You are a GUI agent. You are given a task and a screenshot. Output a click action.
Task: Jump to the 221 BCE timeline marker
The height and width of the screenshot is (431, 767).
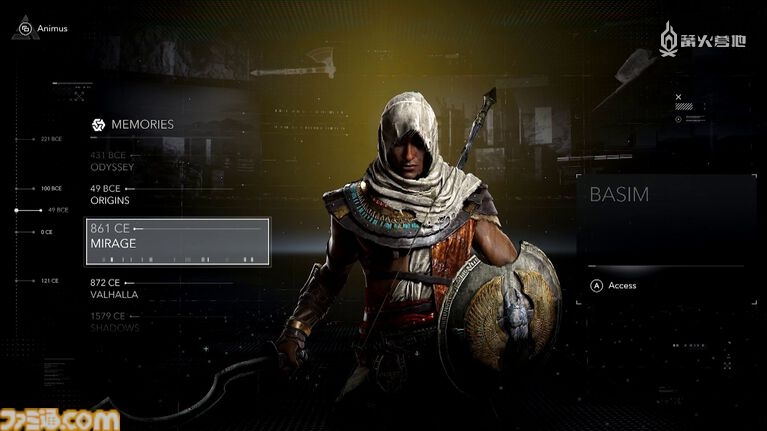tap(51, 139)
